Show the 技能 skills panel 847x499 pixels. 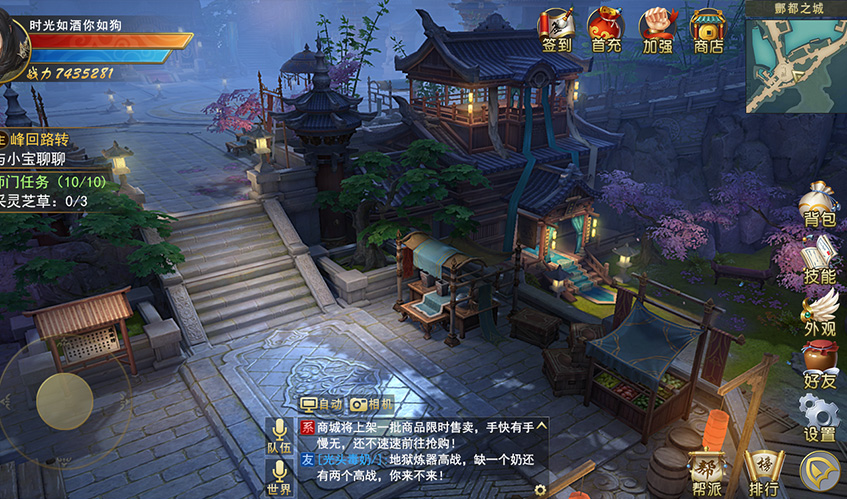click(819, 262)
